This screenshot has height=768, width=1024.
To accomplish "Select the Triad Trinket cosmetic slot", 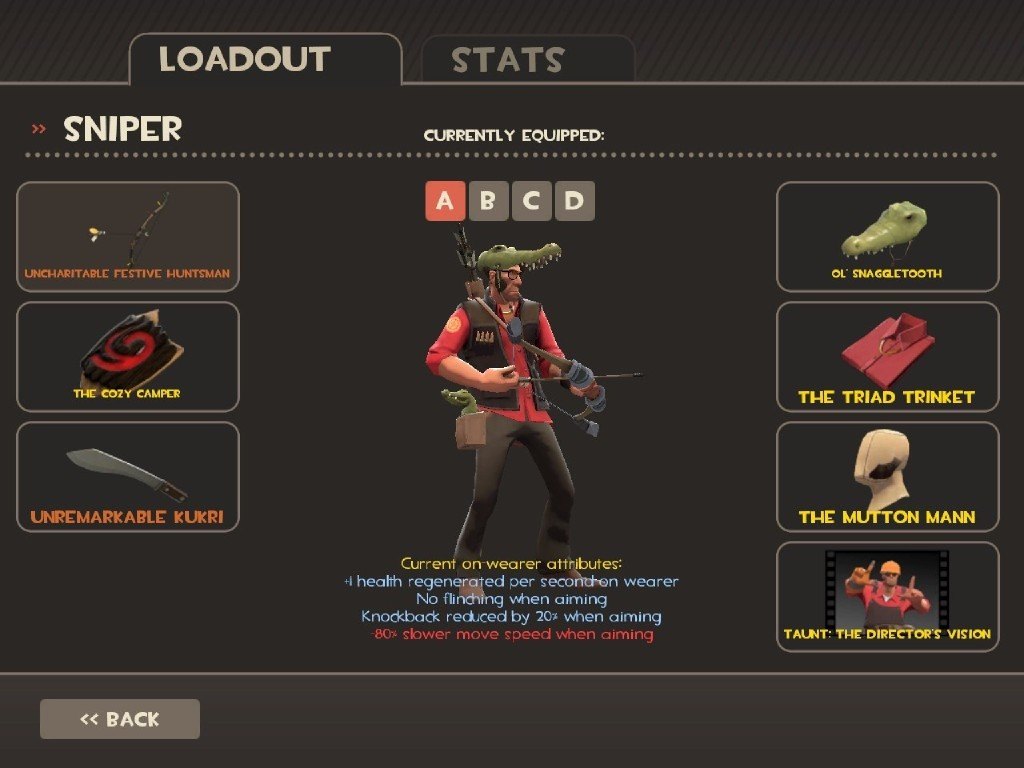I will 888,357.
